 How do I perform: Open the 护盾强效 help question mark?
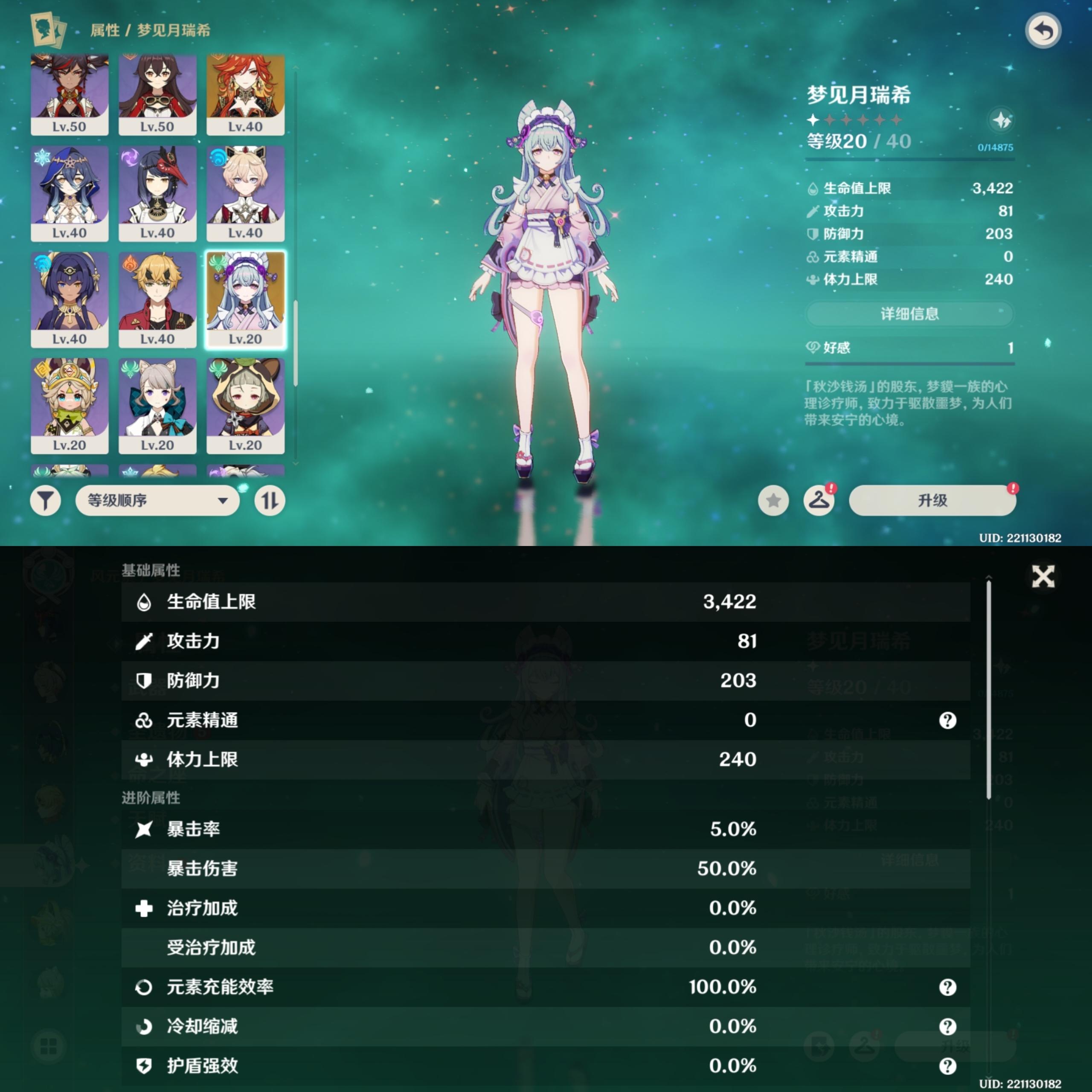point(947,1066)
